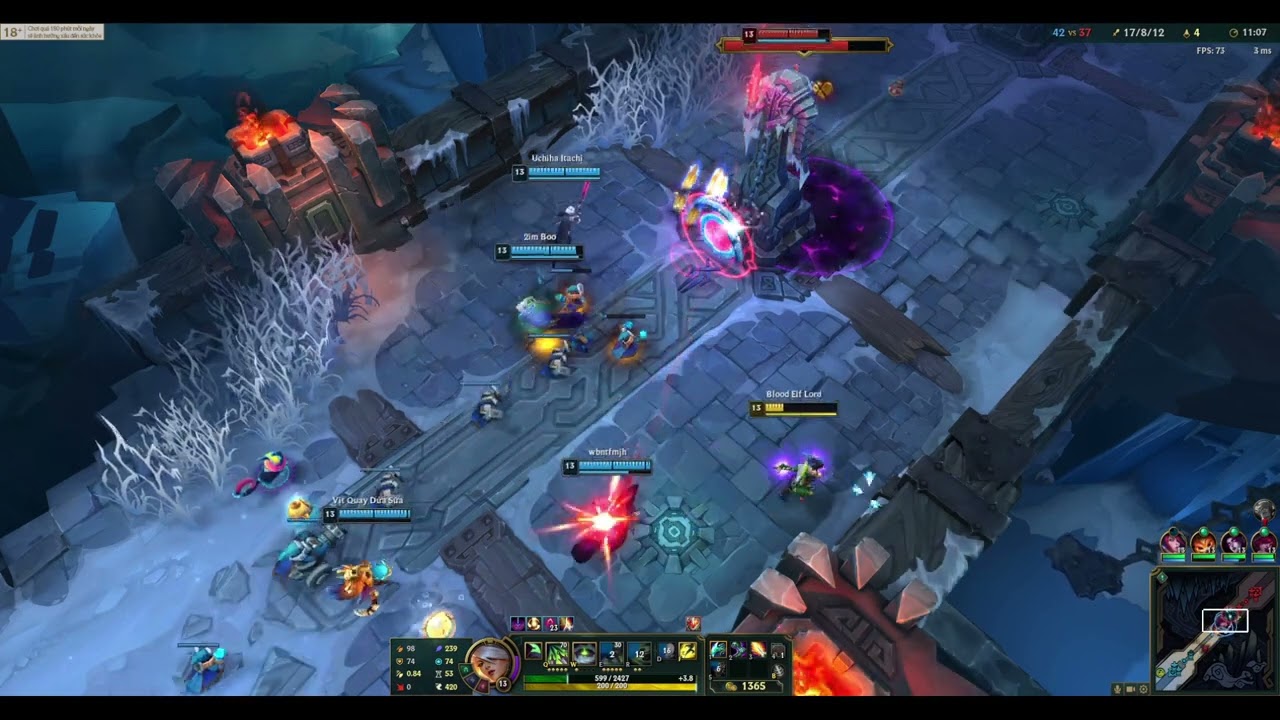The height and width of the screenshot is (720, 1280).
Task: Inspect the passive ability icon beside Q
Action: 533,652
